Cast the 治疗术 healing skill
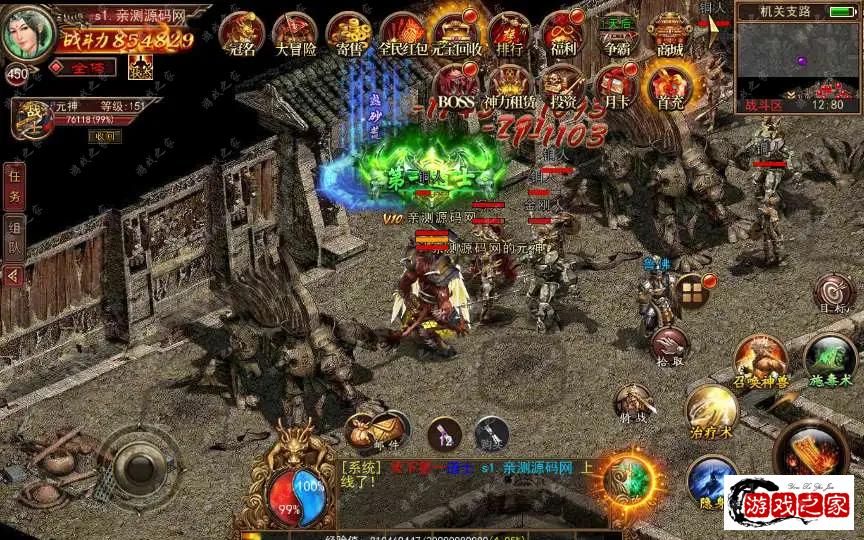Image resolution: width=864 pixels, height=540 pixels. pyautogui.click(x=711, y=410)
